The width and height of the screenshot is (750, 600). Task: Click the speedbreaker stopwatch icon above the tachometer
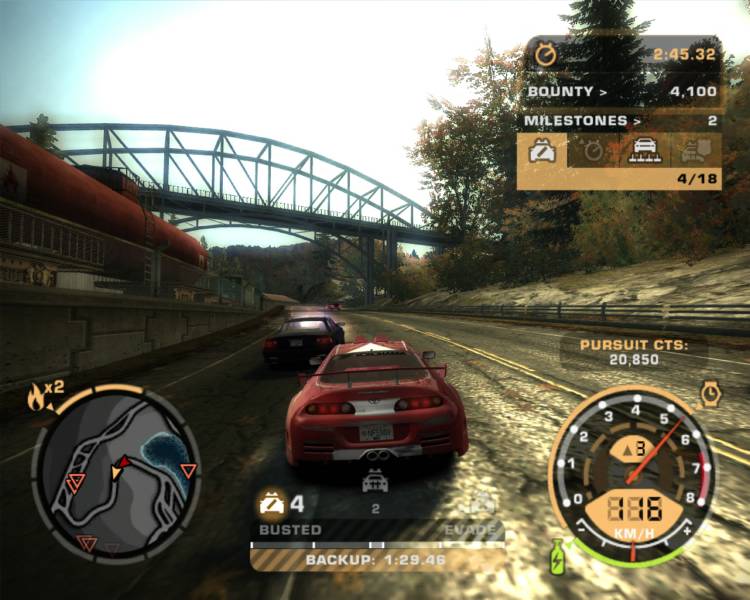click(x=710, y=393)
